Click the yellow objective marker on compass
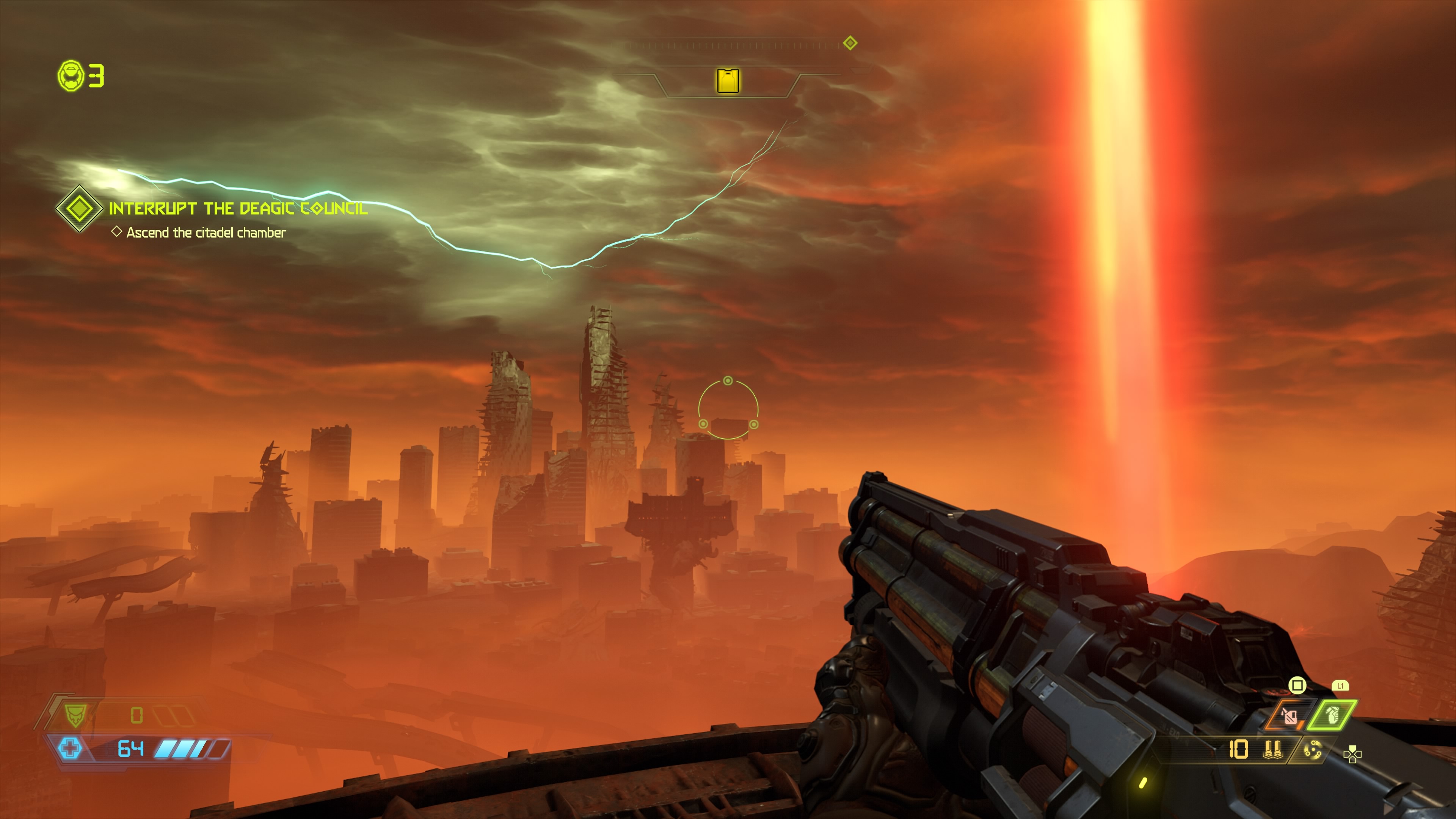Screen dimensions: 1456x819 click(x=728, y=80)
